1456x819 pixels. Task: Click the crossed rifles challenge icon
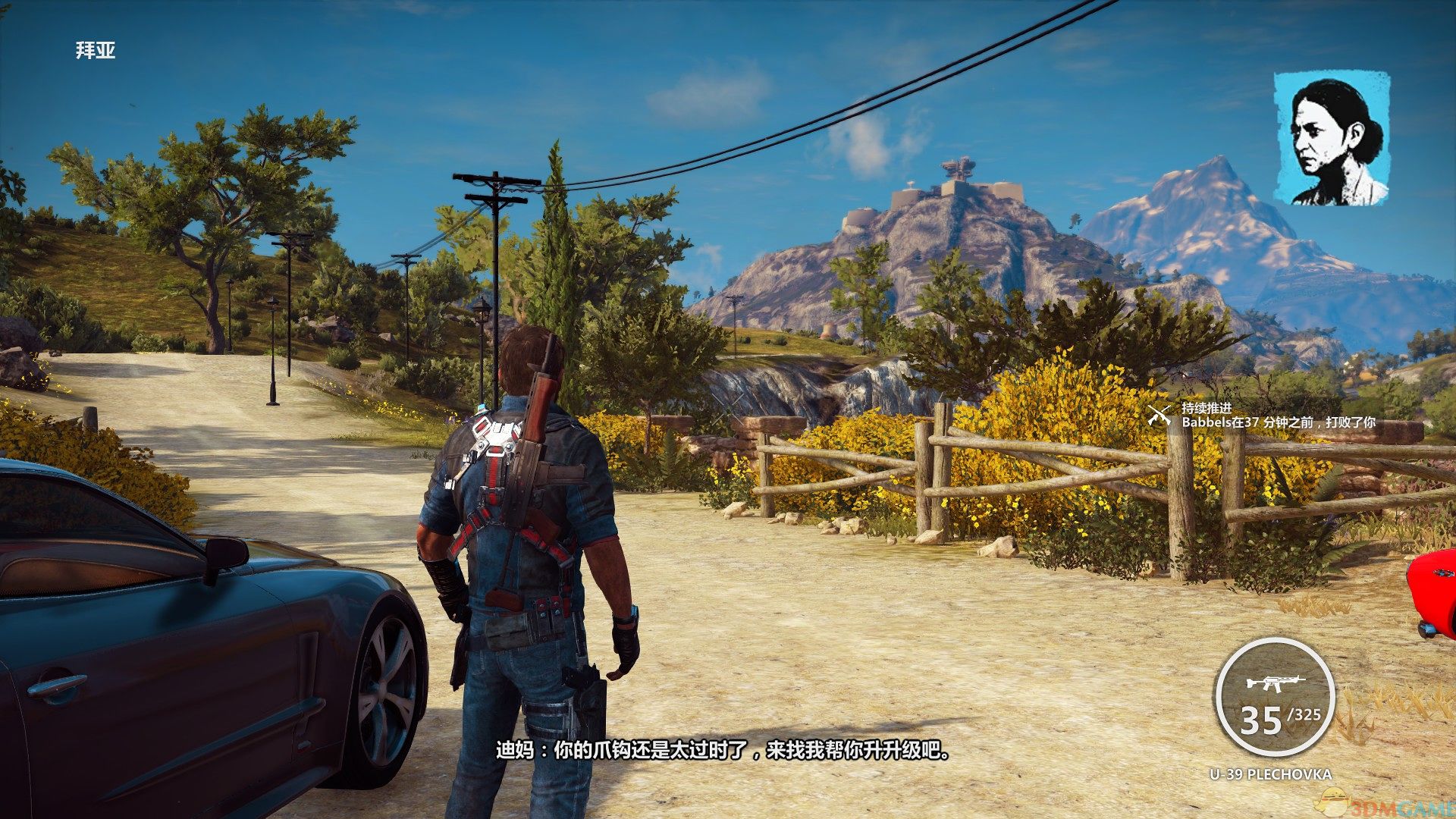1159,415
